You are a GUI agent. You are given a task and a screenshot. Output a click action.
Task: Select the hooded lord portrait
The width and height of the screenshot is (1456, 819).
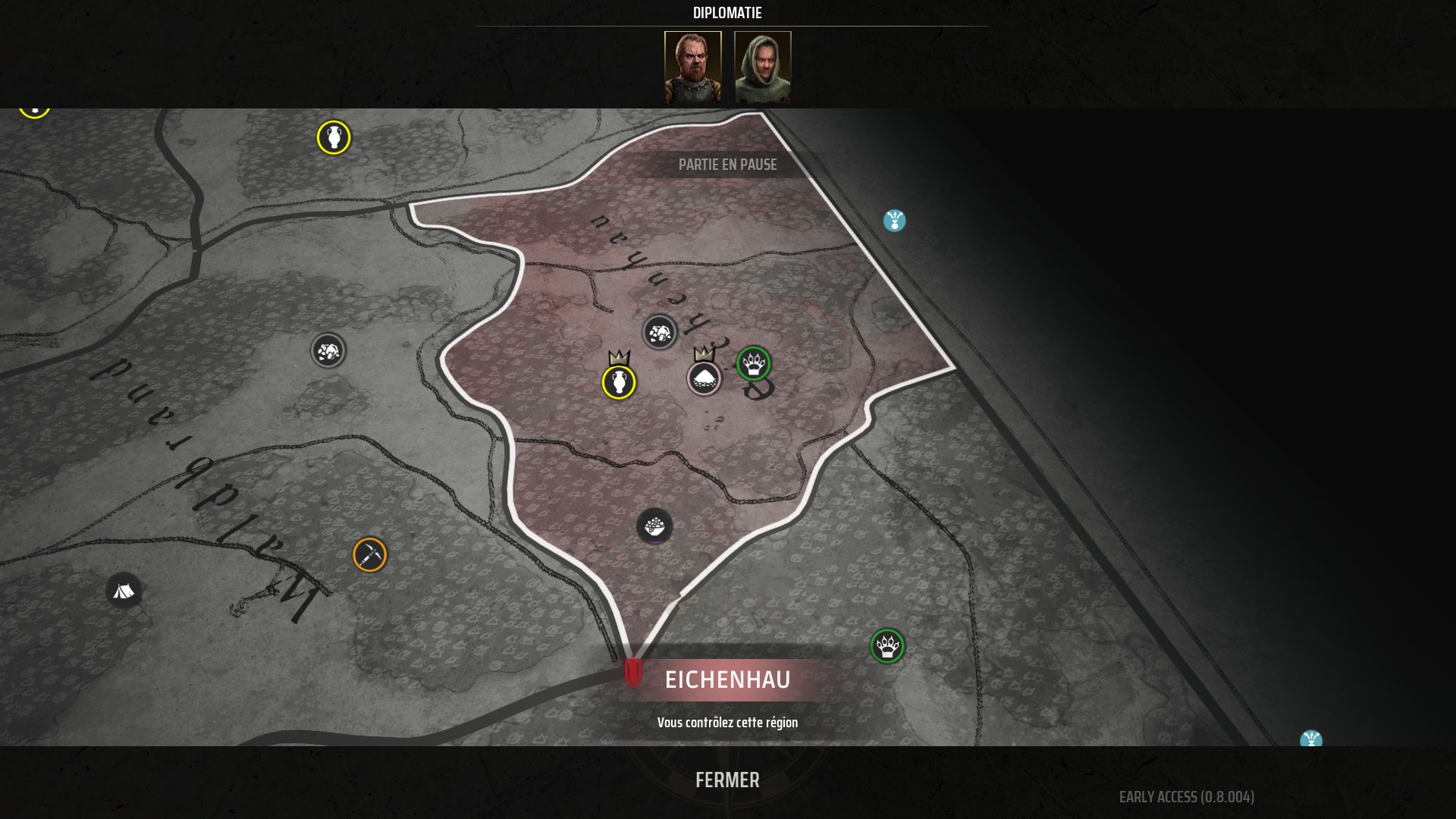(762, 67)
